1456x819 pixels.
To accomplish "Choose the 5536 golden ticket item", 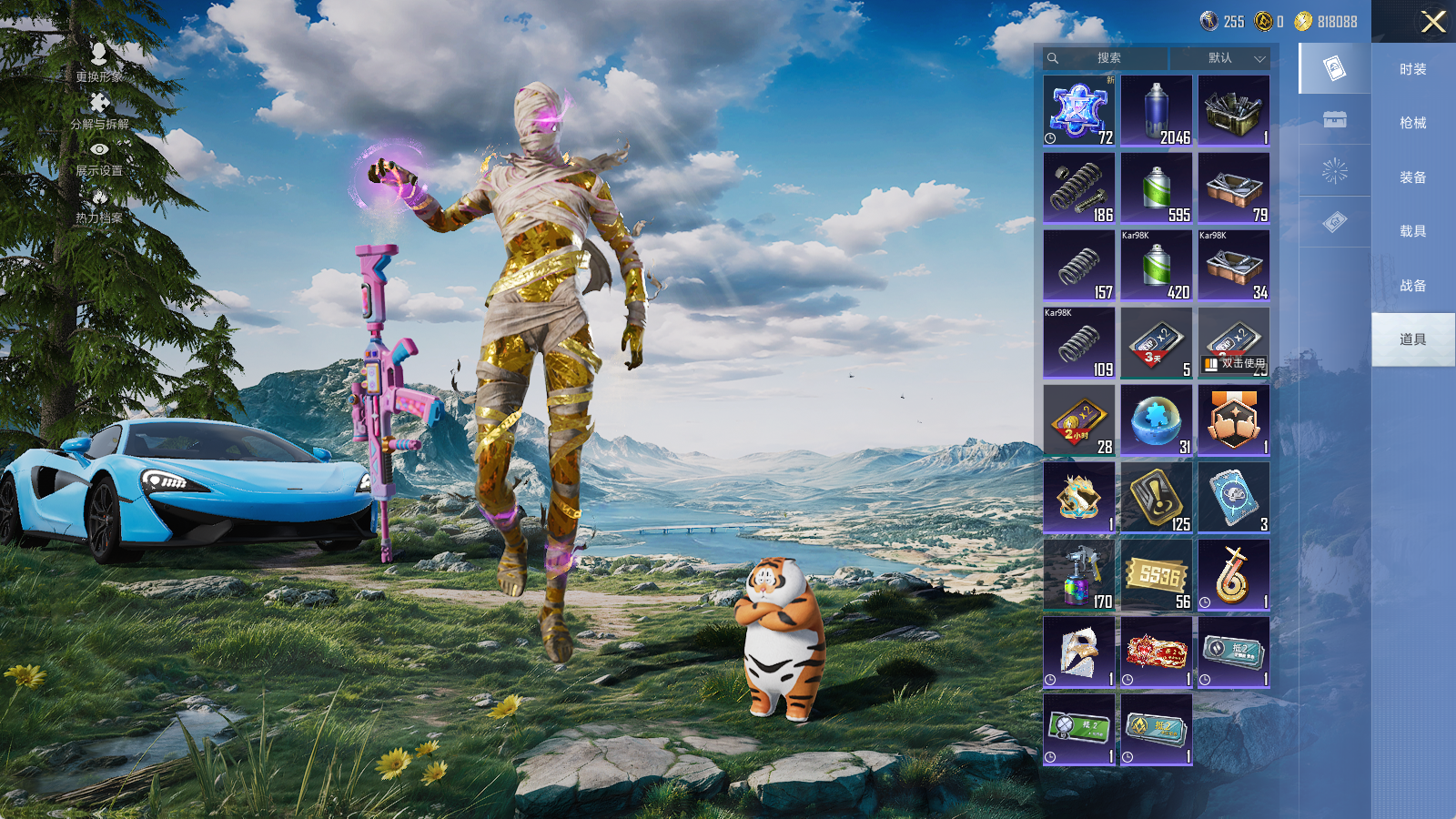I will pyautogui.click(x=1156, y=575).
